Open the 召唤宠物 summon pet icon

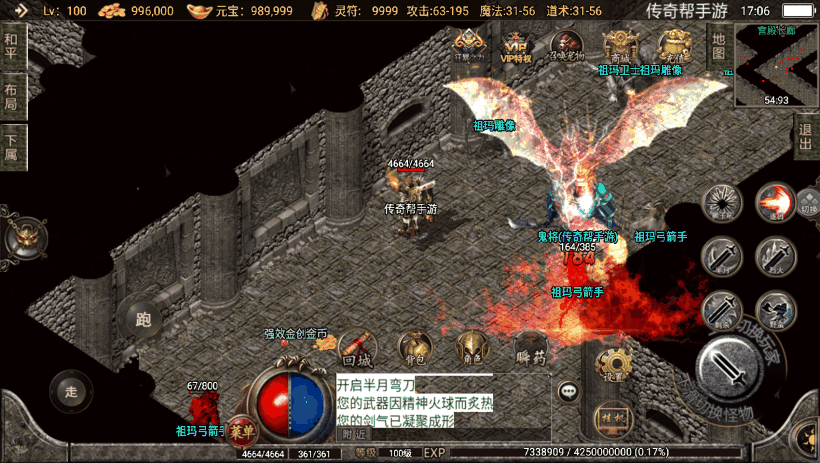[567, 45]
